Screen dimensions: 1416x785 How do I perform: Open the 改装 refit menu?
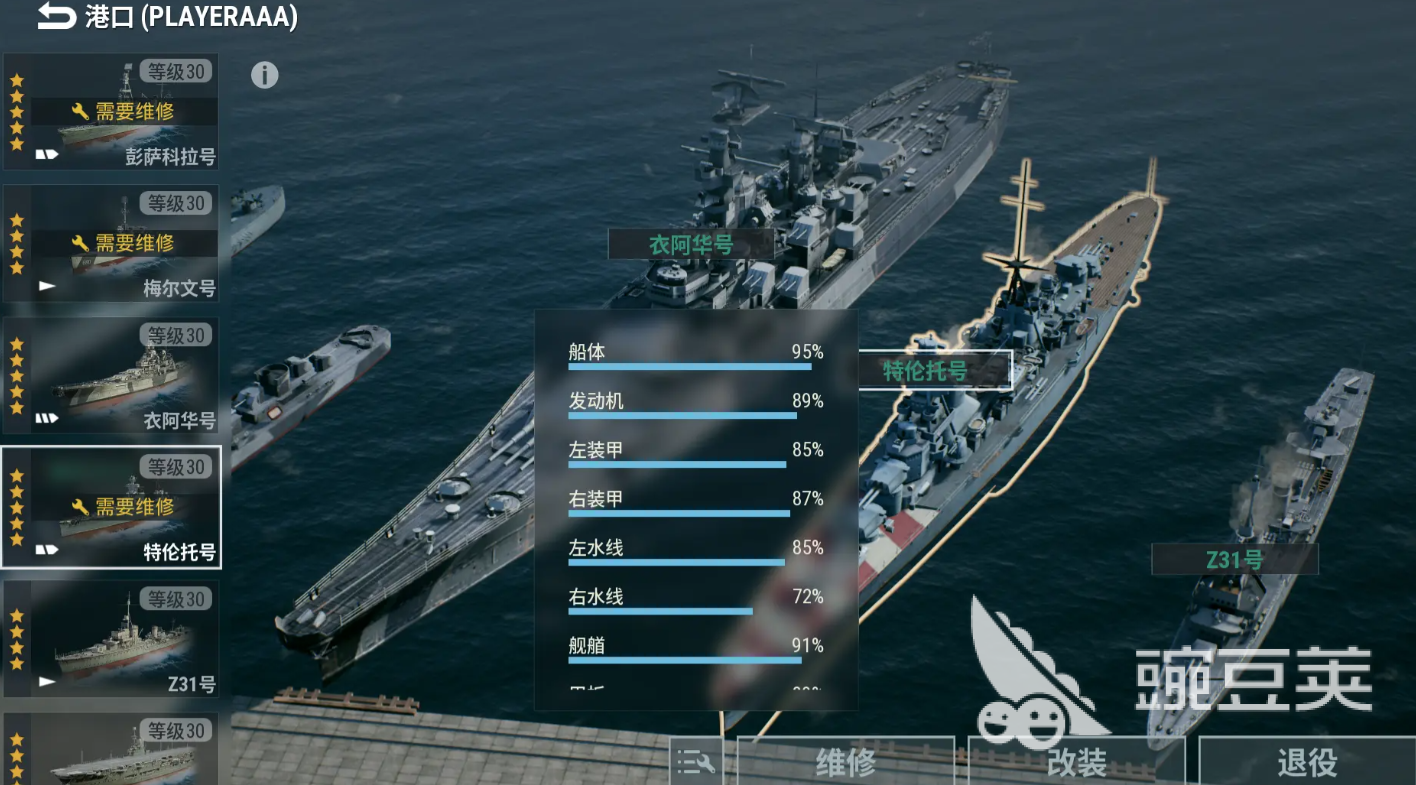(1076, 763)
